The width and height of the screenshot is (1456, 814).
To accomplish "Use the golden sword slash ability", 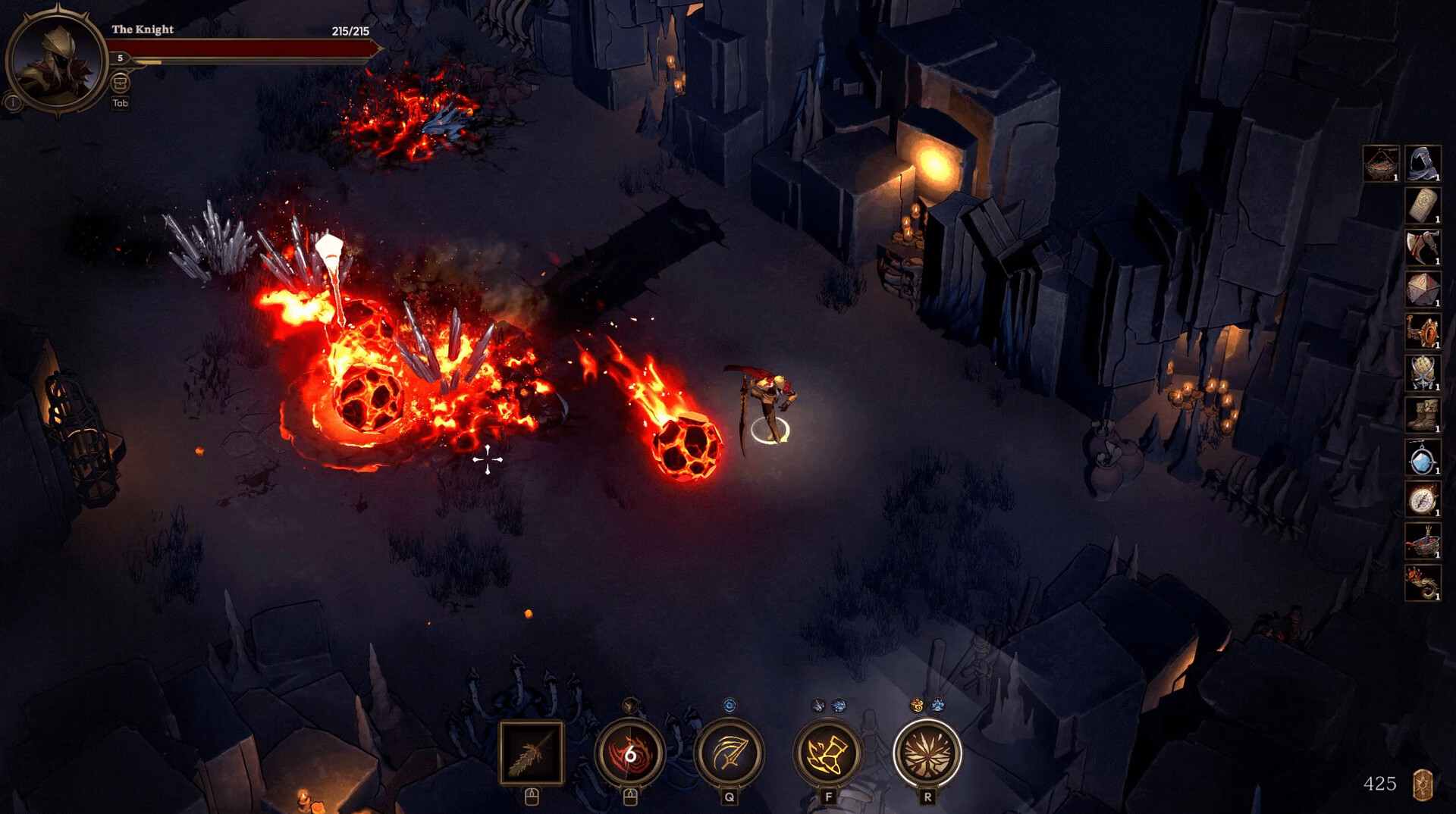I will point(729,753).
